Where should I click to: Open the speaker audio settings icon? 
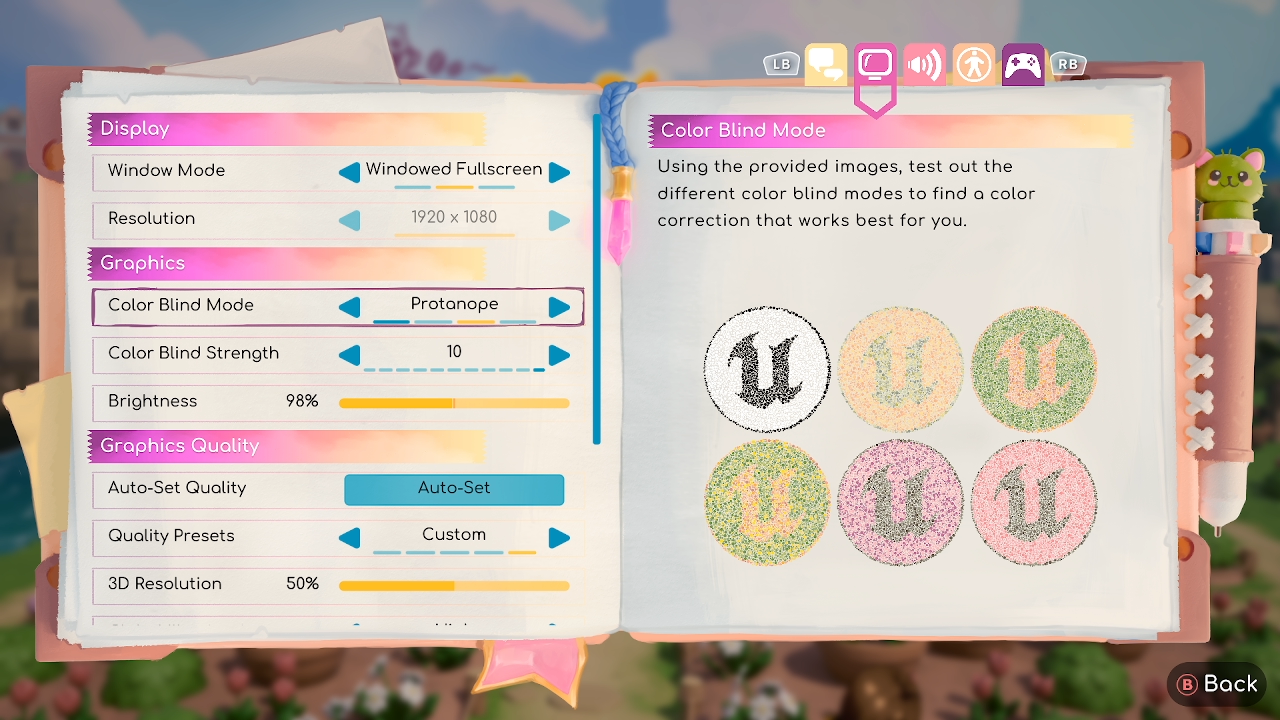[x=922, y=64]
